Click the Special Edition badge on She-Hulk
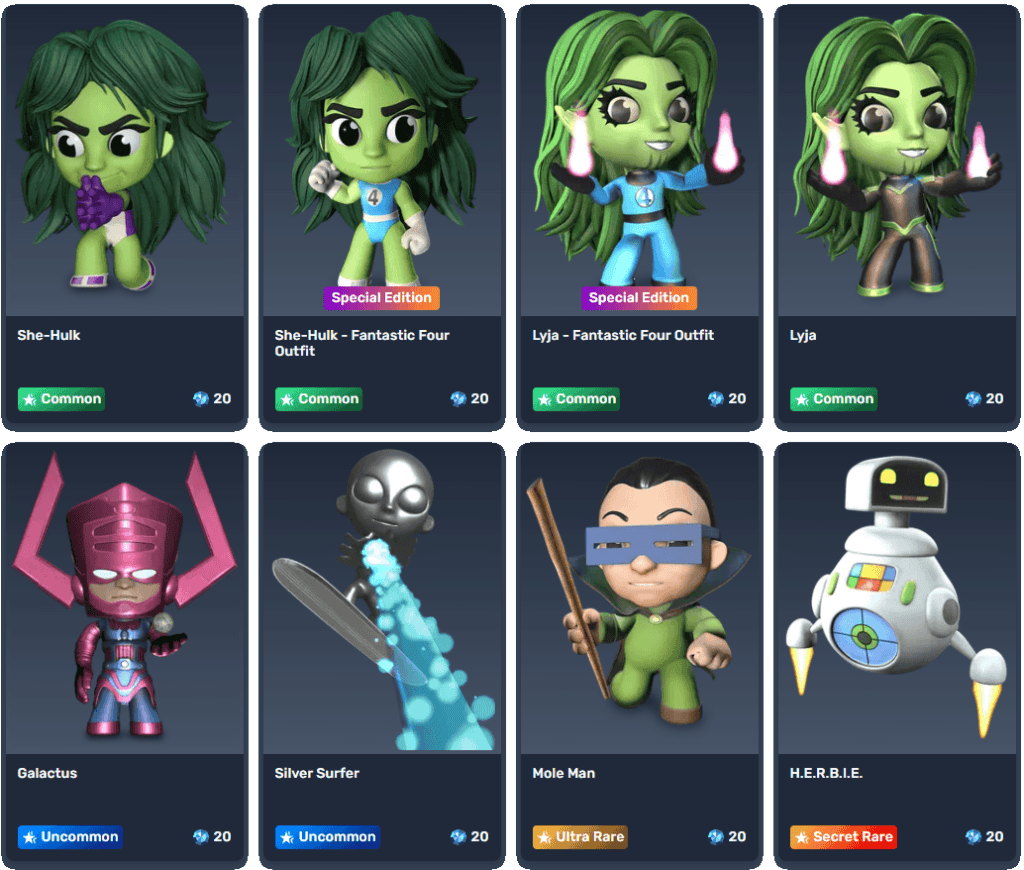Image resolution: width=1024 pixels, height=870 pixels. (x=382, y=297)
